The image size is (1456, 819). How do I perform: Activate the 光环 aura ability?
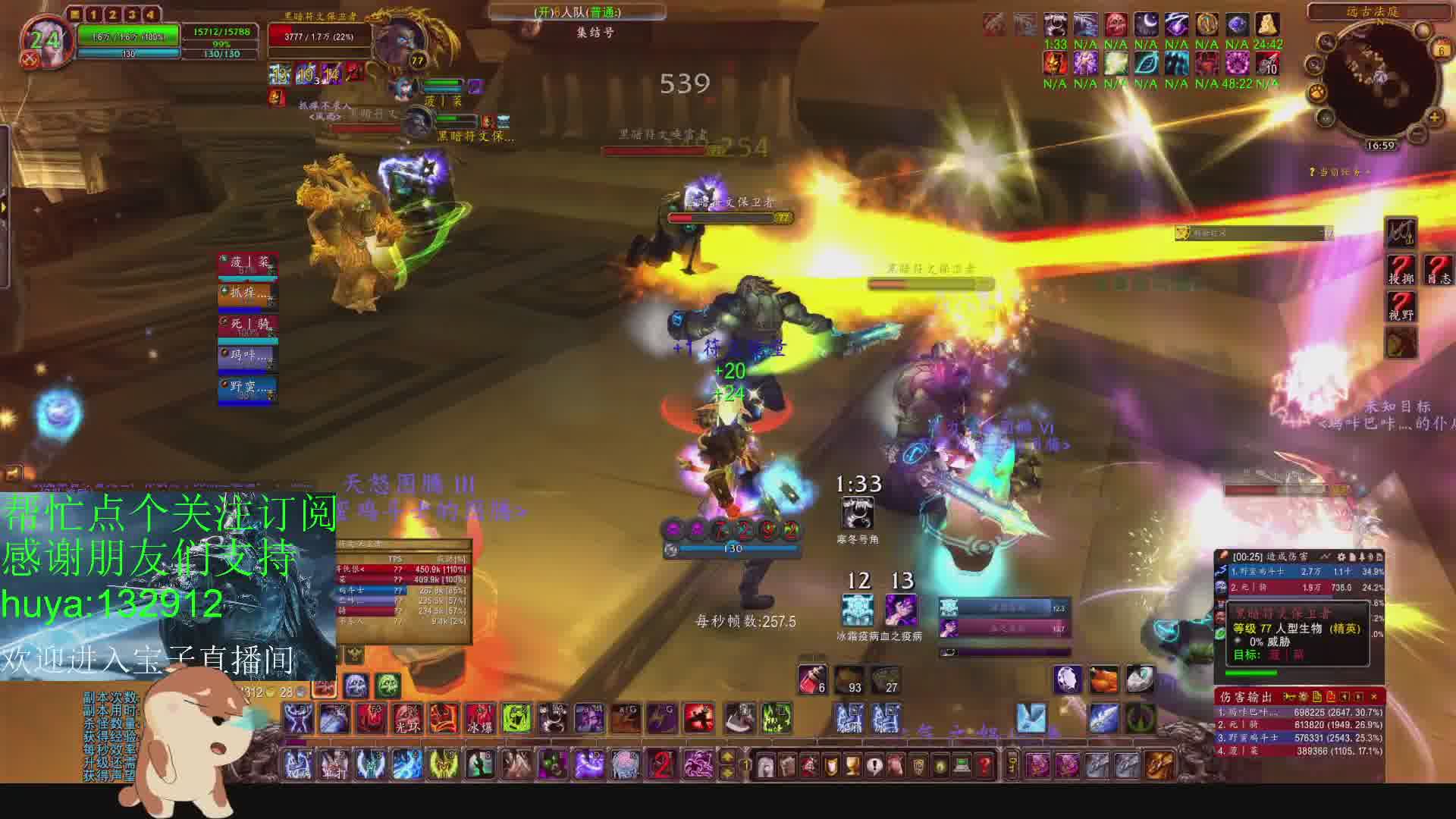pos(407,718)
